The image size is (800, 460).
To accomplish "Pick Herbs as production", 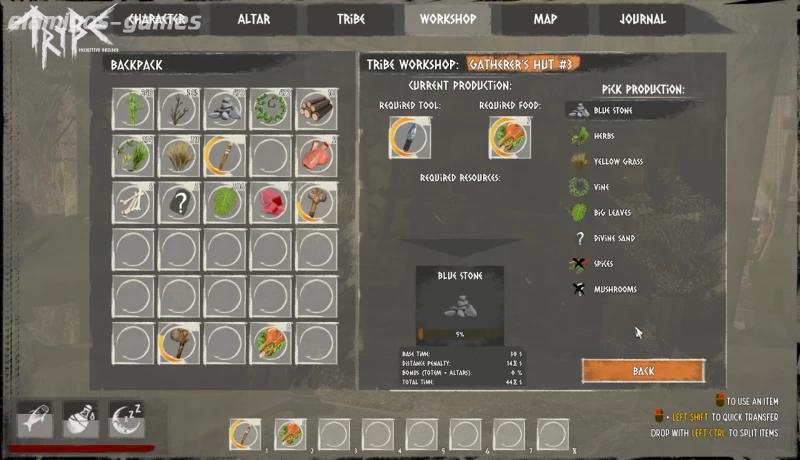I will coord(604,136).
